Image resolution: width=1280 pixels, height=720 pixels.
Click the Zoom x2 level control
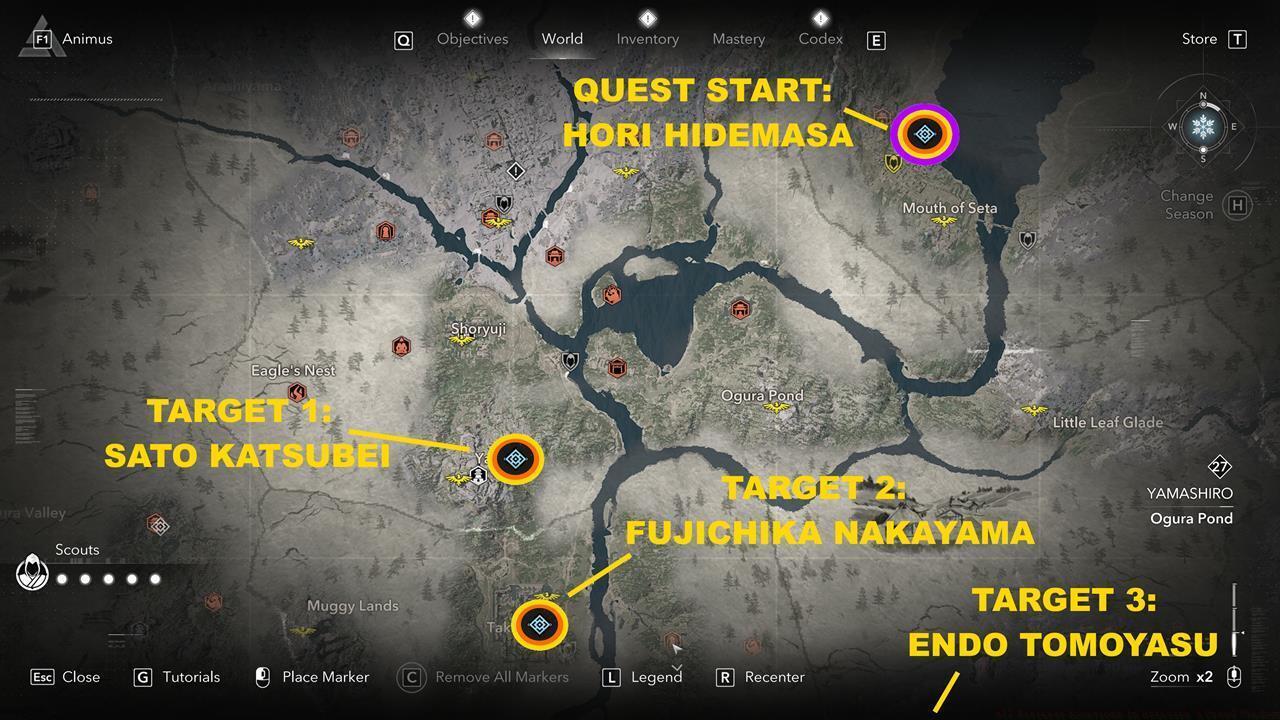(1182, 677)
